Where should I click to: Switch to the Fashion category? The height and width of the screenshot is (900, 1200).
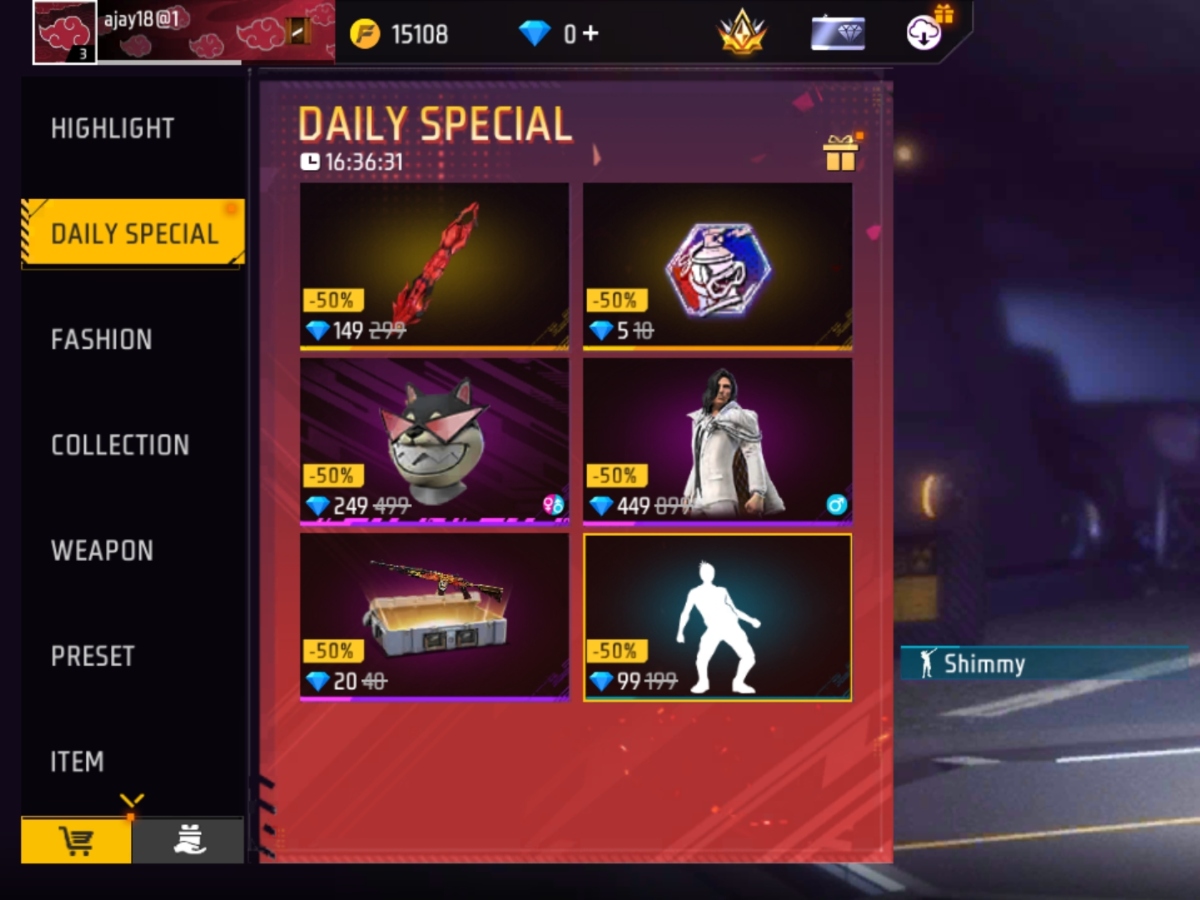pos(102,339)
